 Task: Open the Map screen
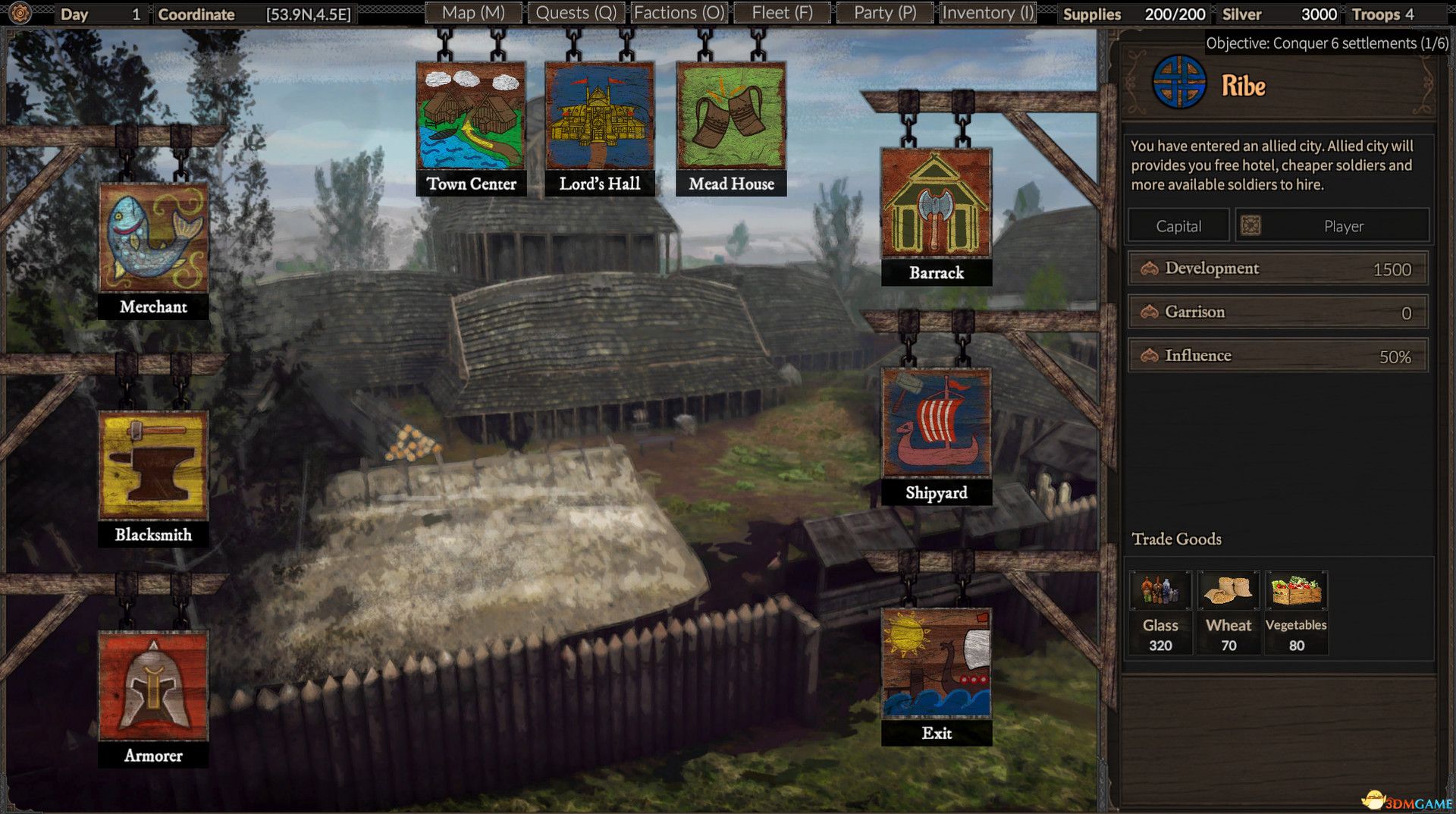point(473,12)
